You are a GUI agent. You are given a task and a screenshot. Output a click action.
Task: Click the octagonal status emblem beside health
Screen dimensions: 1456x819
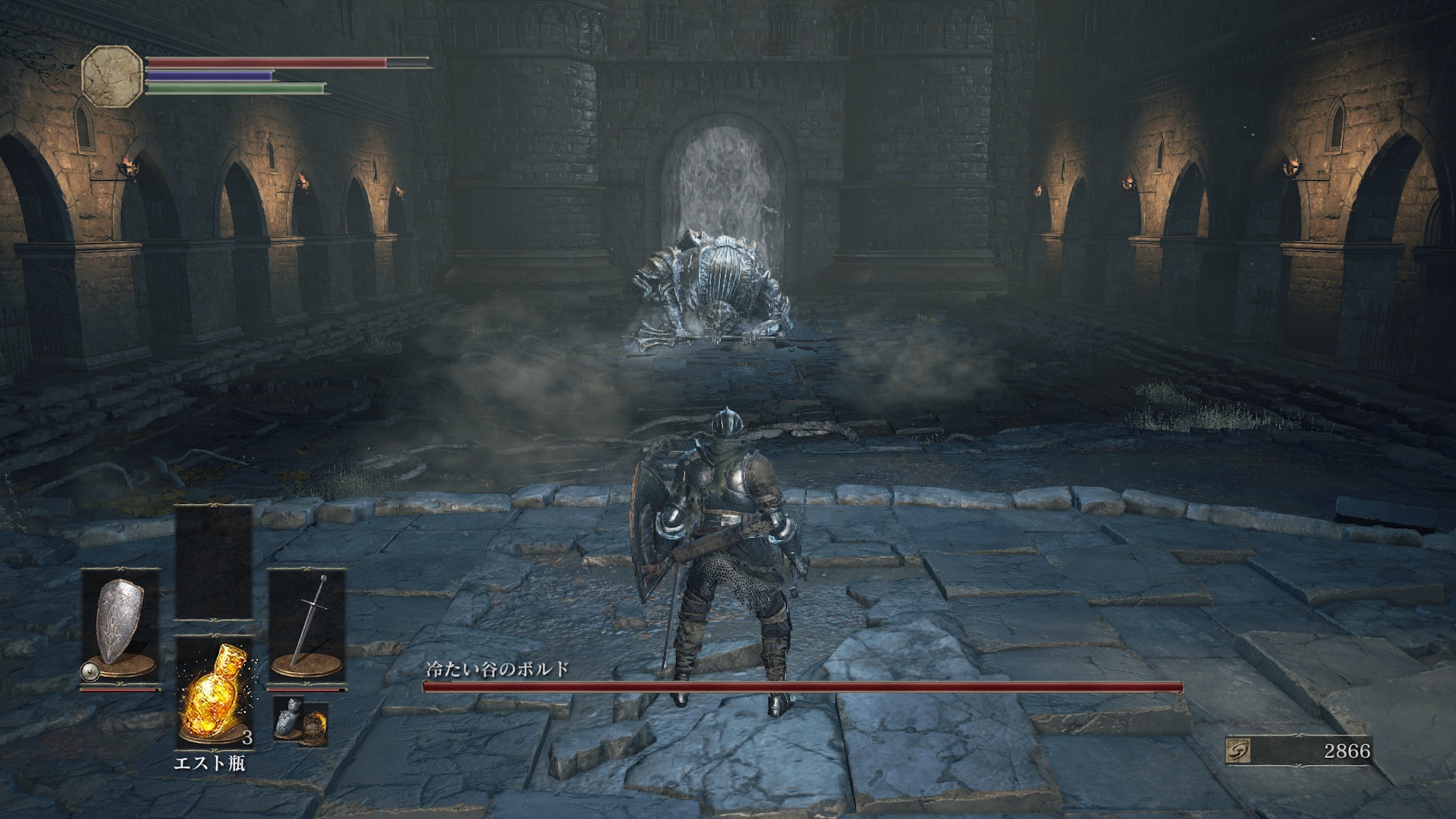(112, 75)
